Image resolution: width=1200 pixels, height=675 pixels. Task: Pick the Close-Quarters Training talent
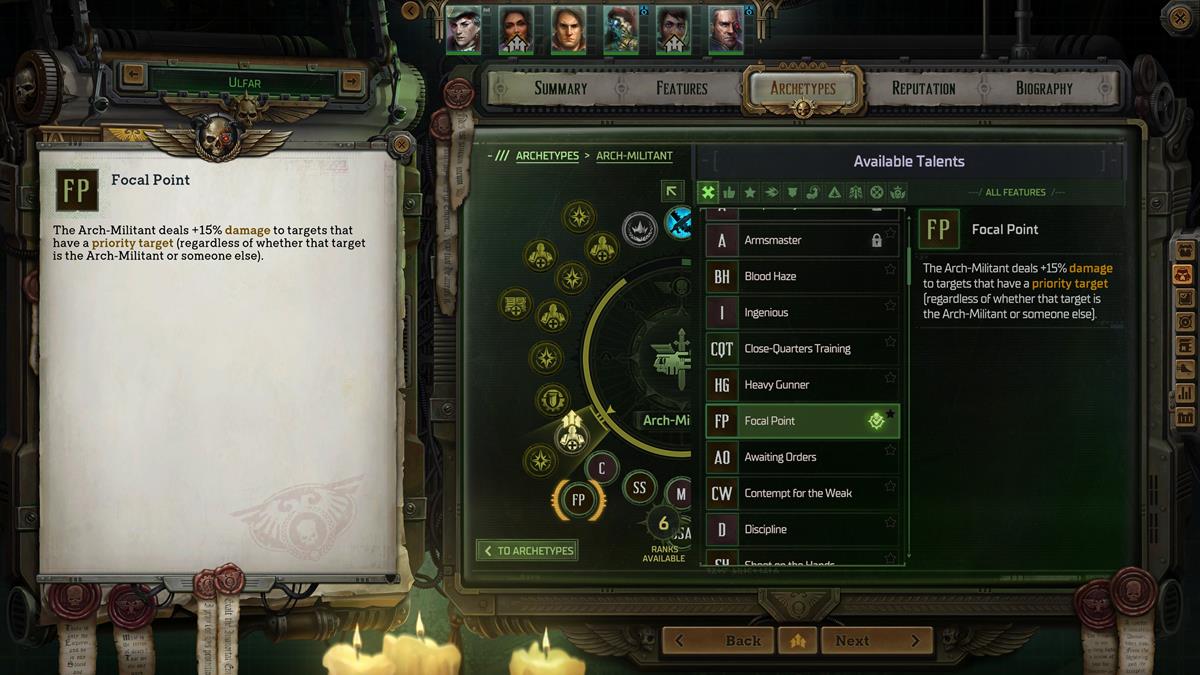coord(802,349)
